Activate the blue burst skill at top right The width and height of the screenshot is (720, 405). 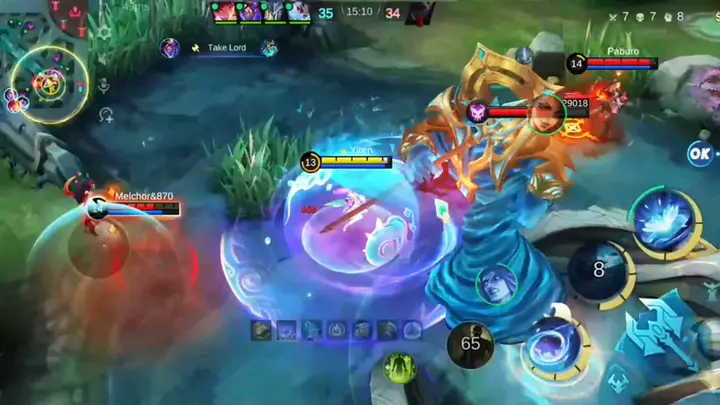coord(661,222)
